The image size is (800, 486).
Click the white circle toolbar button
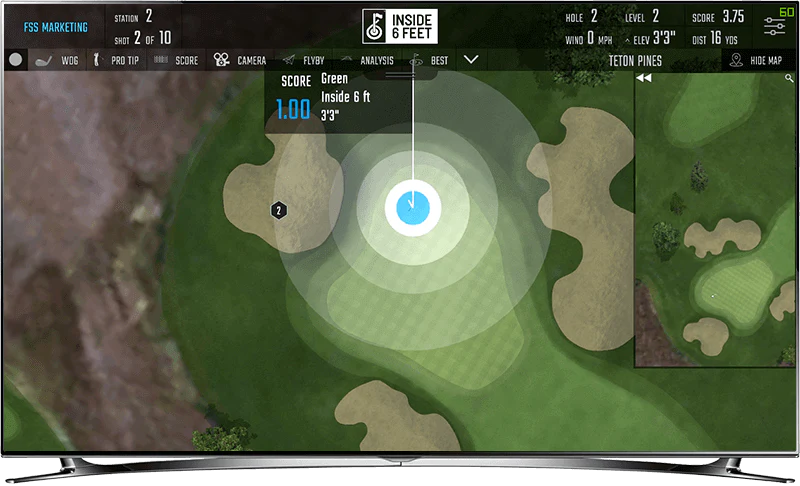tap(15, 60)
